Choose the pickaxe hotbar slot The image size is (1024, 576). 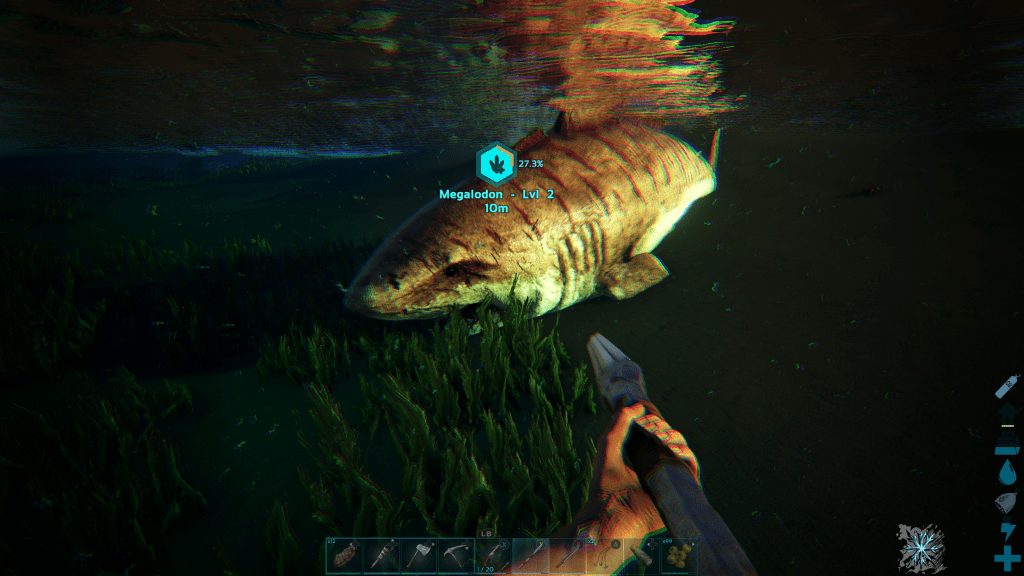coord(455,556)
